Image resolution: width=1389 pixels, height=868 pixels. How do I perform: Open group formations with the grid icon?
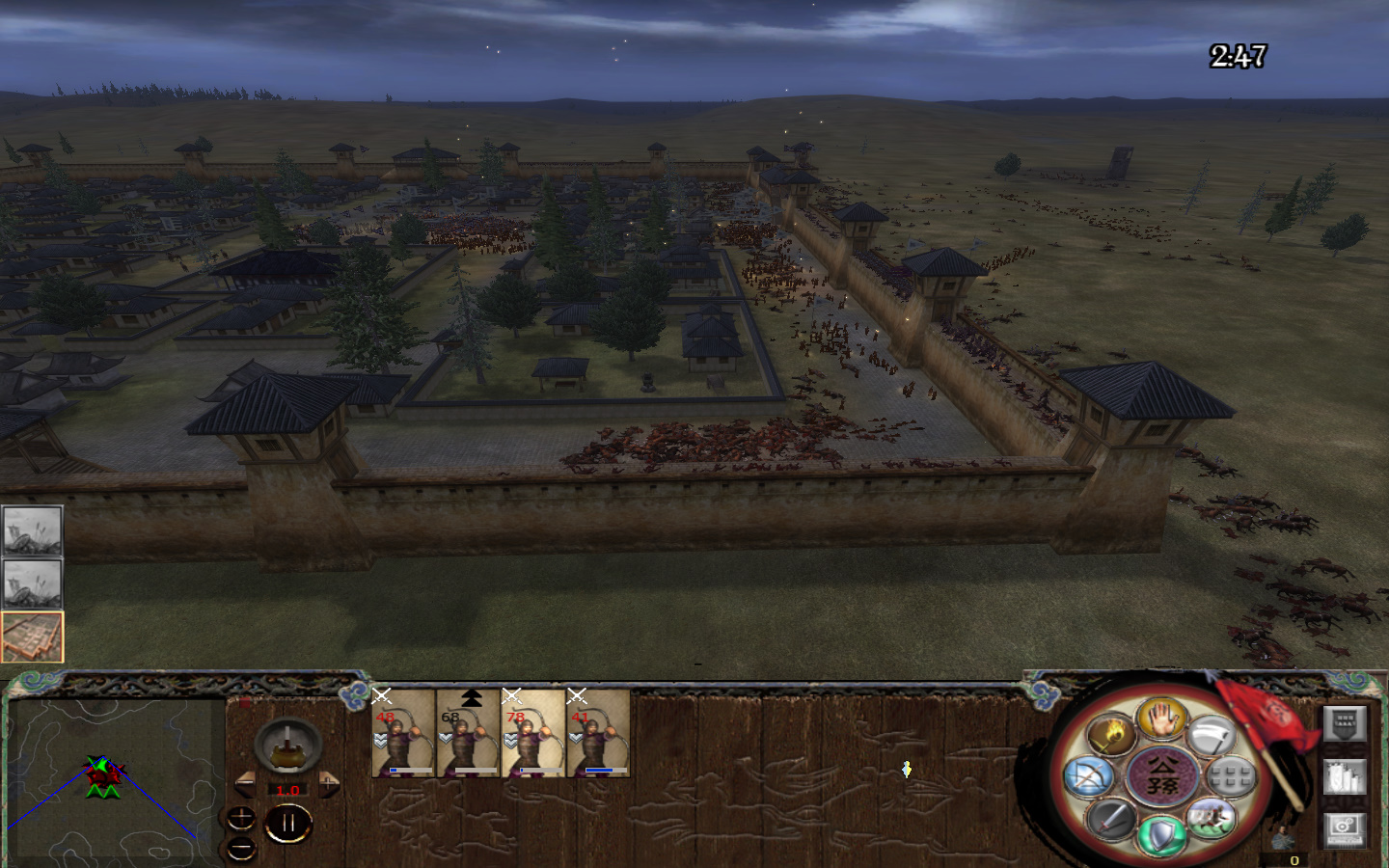1229,775
